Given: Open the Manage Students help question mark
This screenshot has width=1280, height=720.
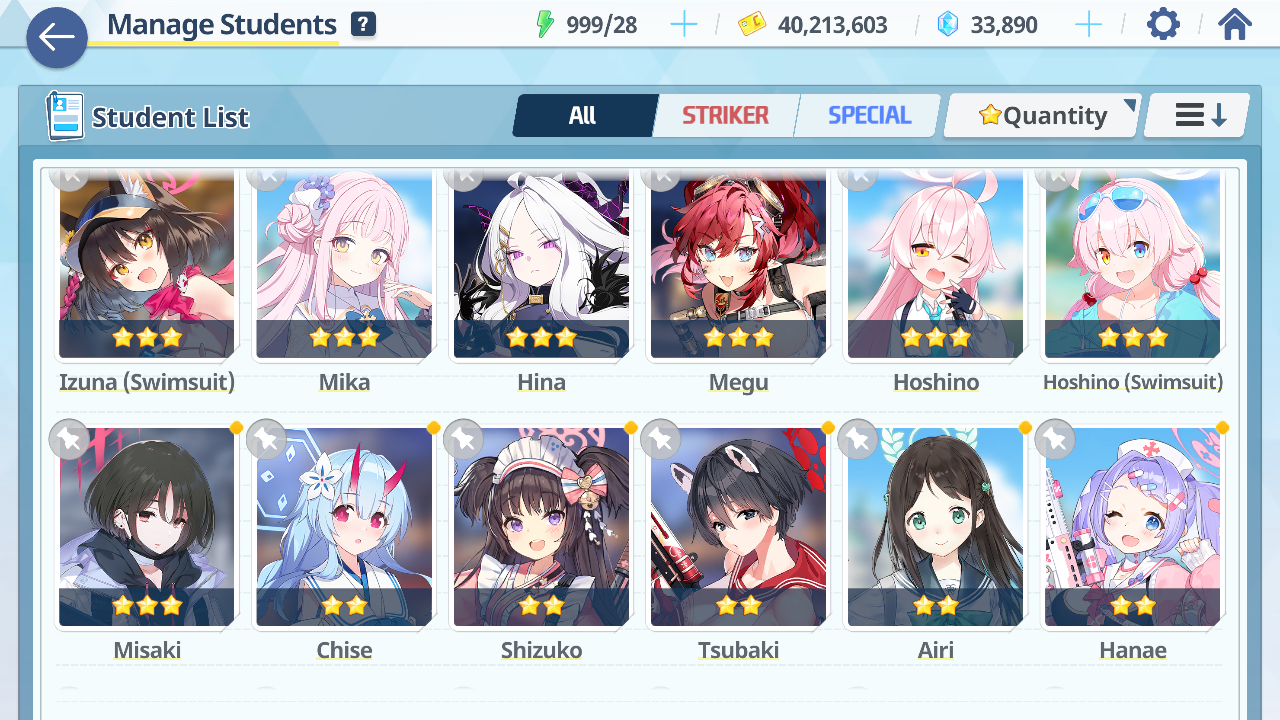Looking at the screenshot, I should coord(363,25).
